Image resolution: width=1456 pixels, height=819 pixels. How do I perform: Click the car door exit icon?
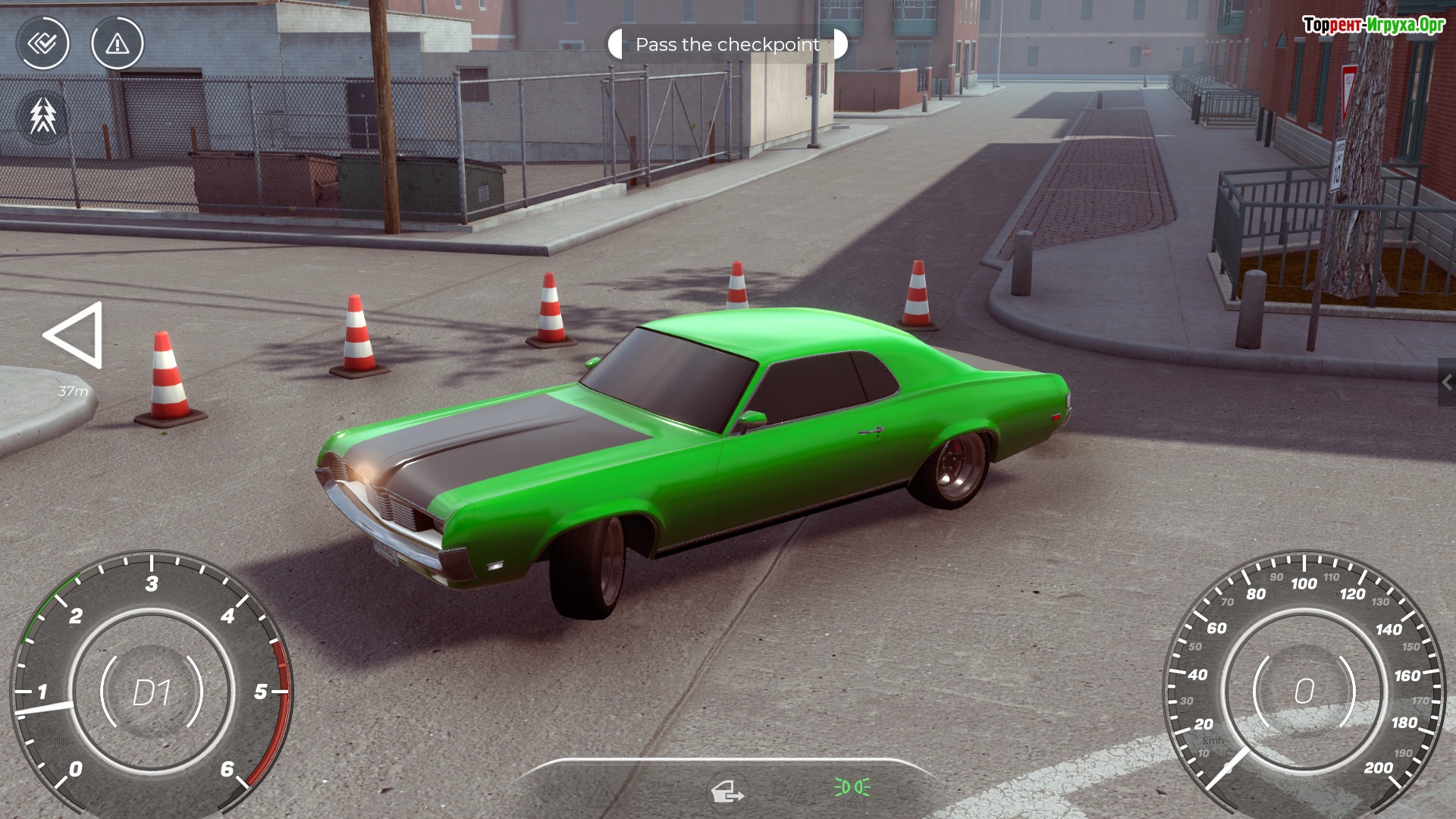pos(726,792)
